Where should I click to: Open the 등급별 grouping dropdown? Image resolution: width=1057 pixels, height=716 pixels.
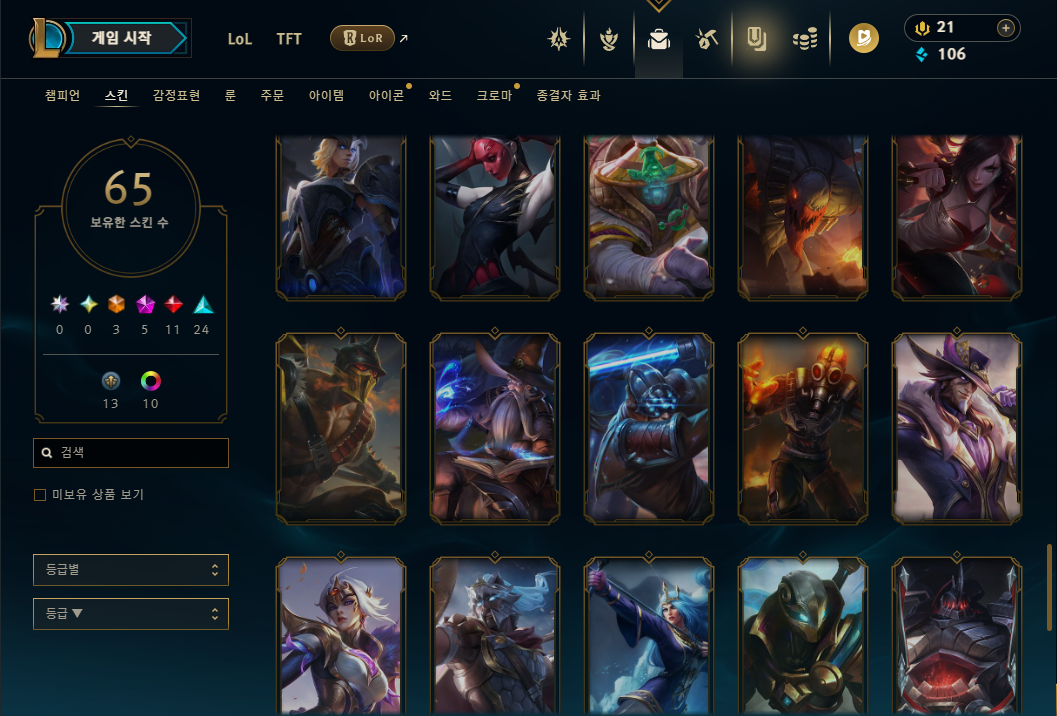click(131, 570)
